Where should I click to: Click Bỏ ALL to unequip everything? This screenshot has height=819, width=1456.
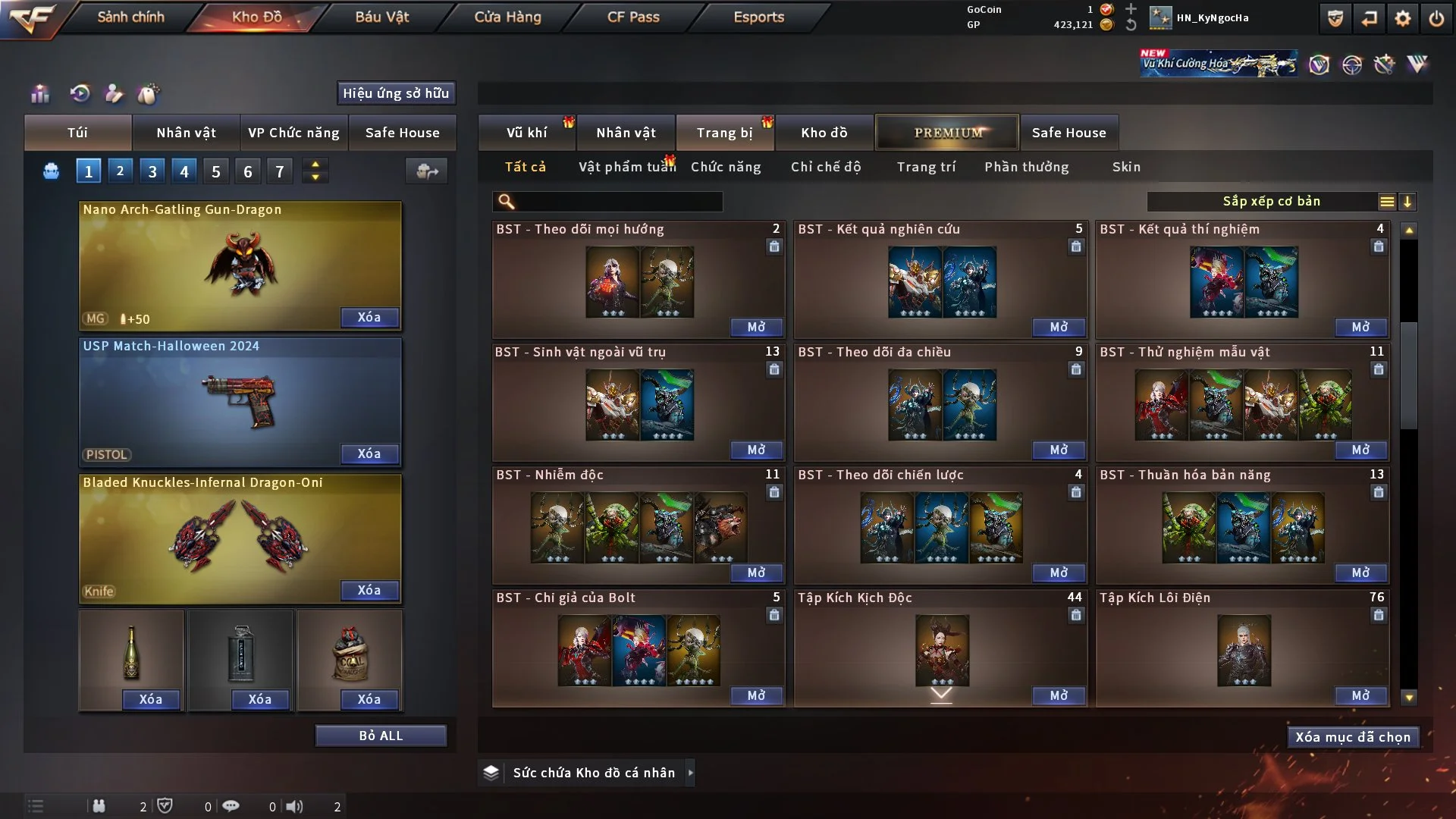point(381,736)
